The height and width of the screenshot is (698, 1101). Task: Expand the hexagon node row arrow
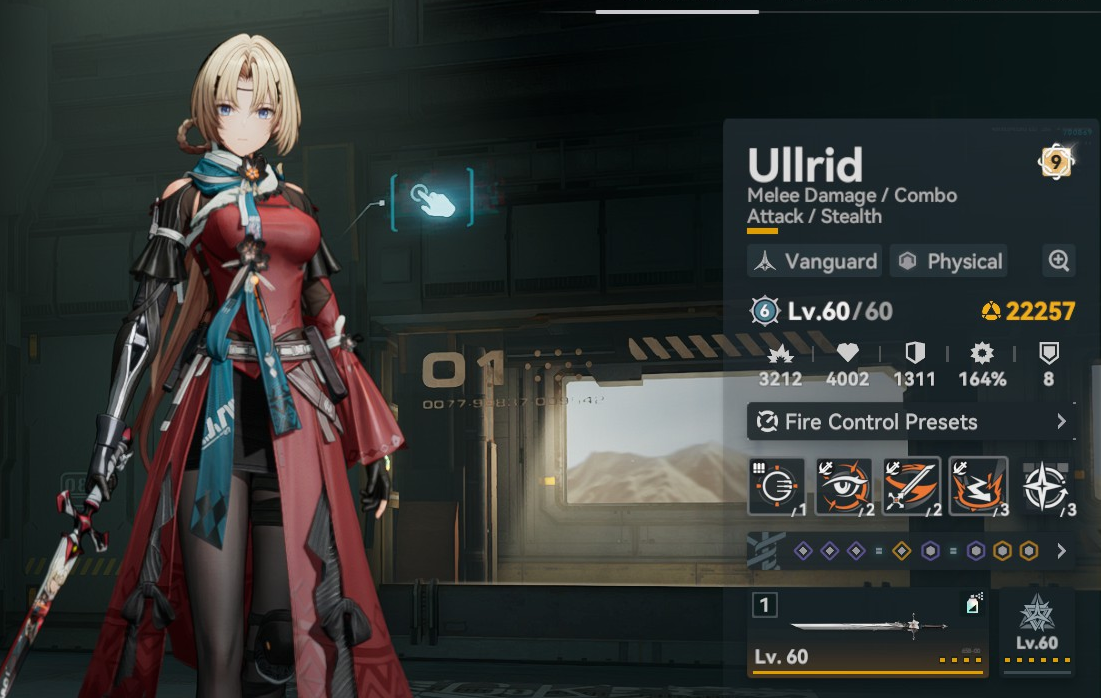click(1061, 551)
